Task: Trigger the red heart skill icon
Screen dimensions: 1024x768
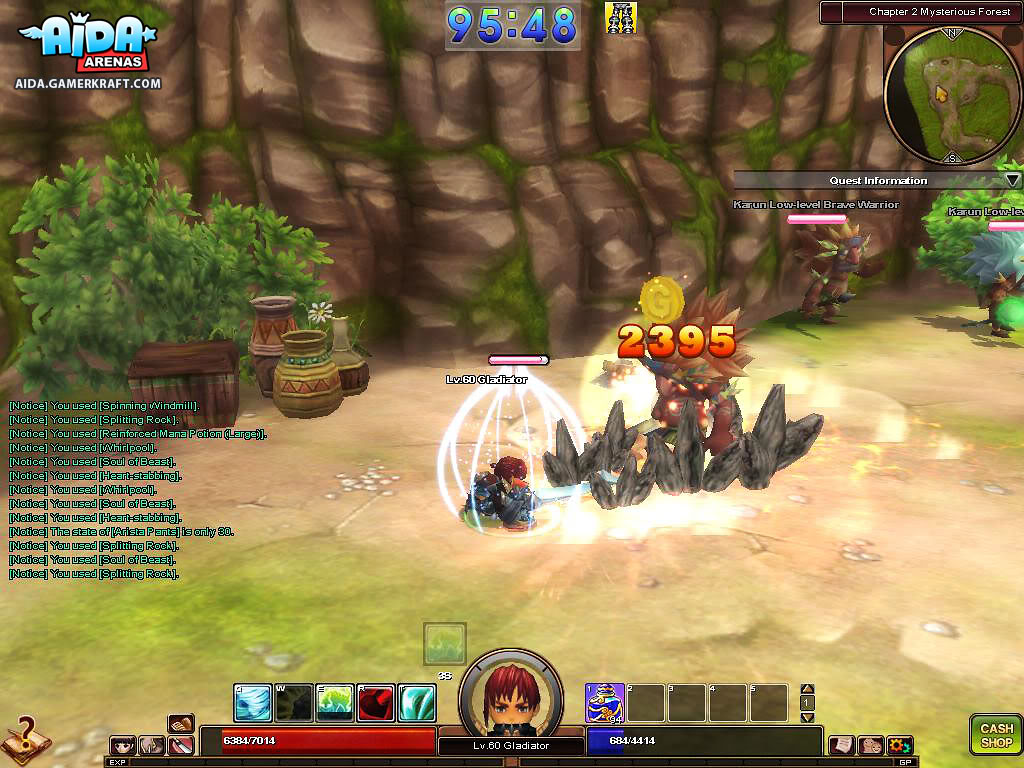Action: (376, 703)
